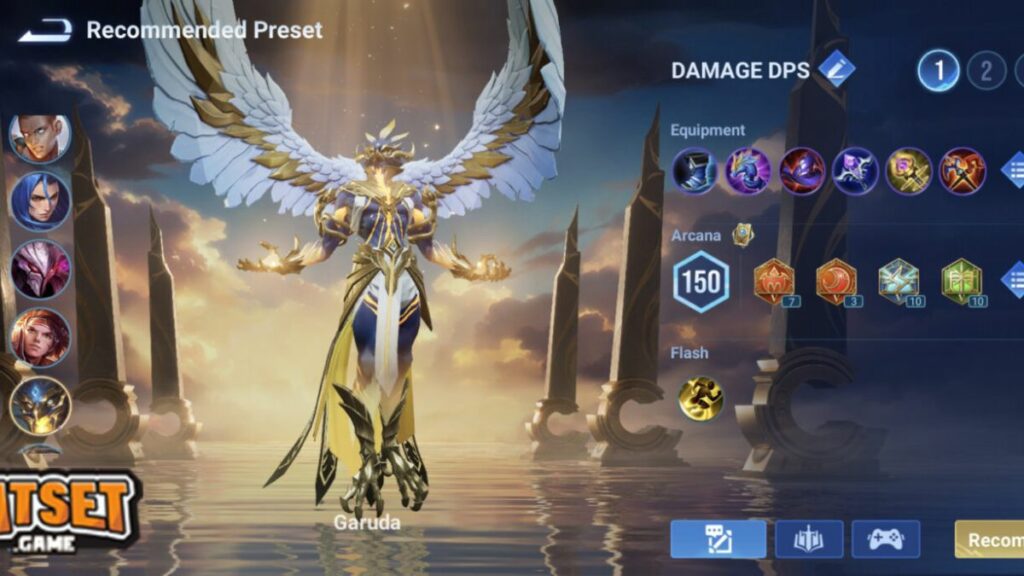This screenshot has height=576, width=1024.
Task: Click the gold Recommended button
Action: (990, 539)
